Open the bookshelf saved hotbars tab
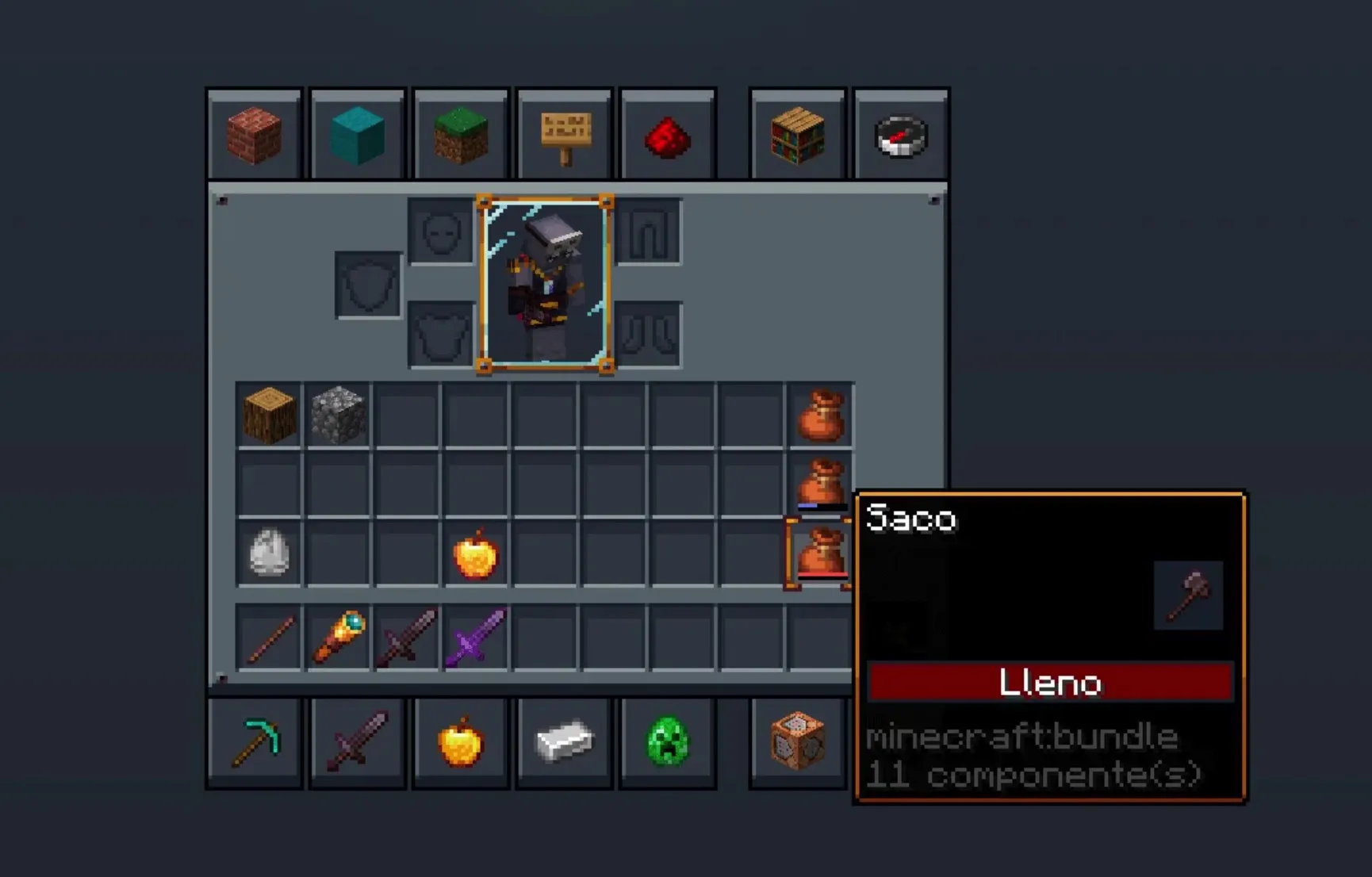Screen dimensions: 1372x877 pos(798,136)
